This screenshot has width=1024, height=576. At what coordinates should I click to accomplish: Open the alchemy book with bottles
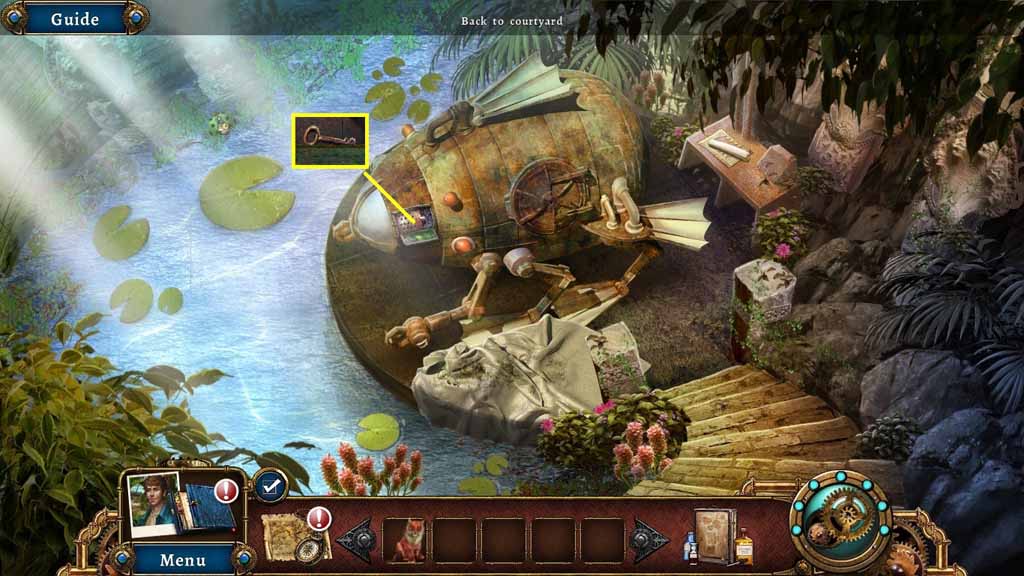tap(718, 539)
